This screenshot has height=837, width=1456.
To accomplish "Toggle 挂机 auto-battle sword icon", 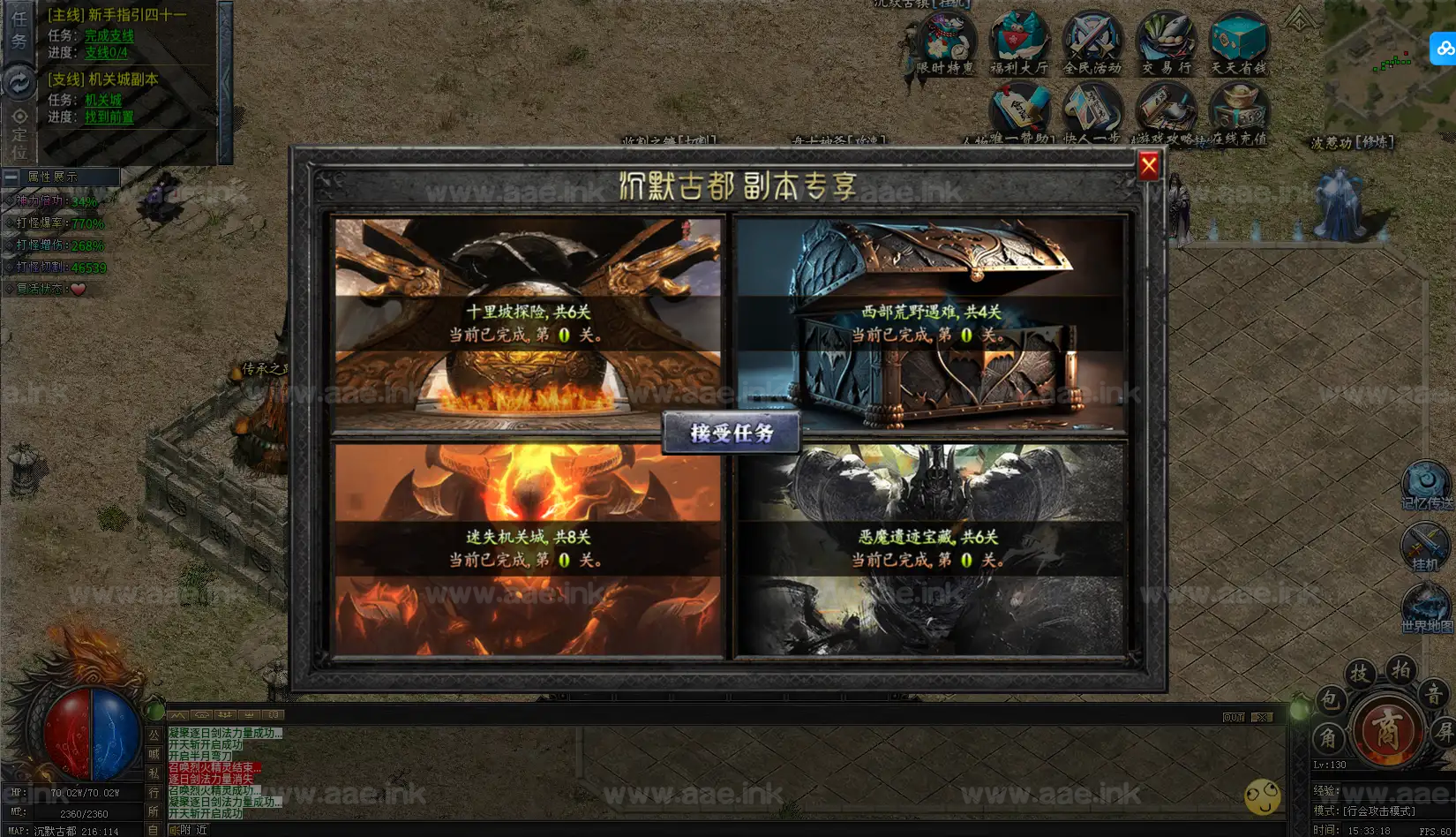I will pos(1424,546).
